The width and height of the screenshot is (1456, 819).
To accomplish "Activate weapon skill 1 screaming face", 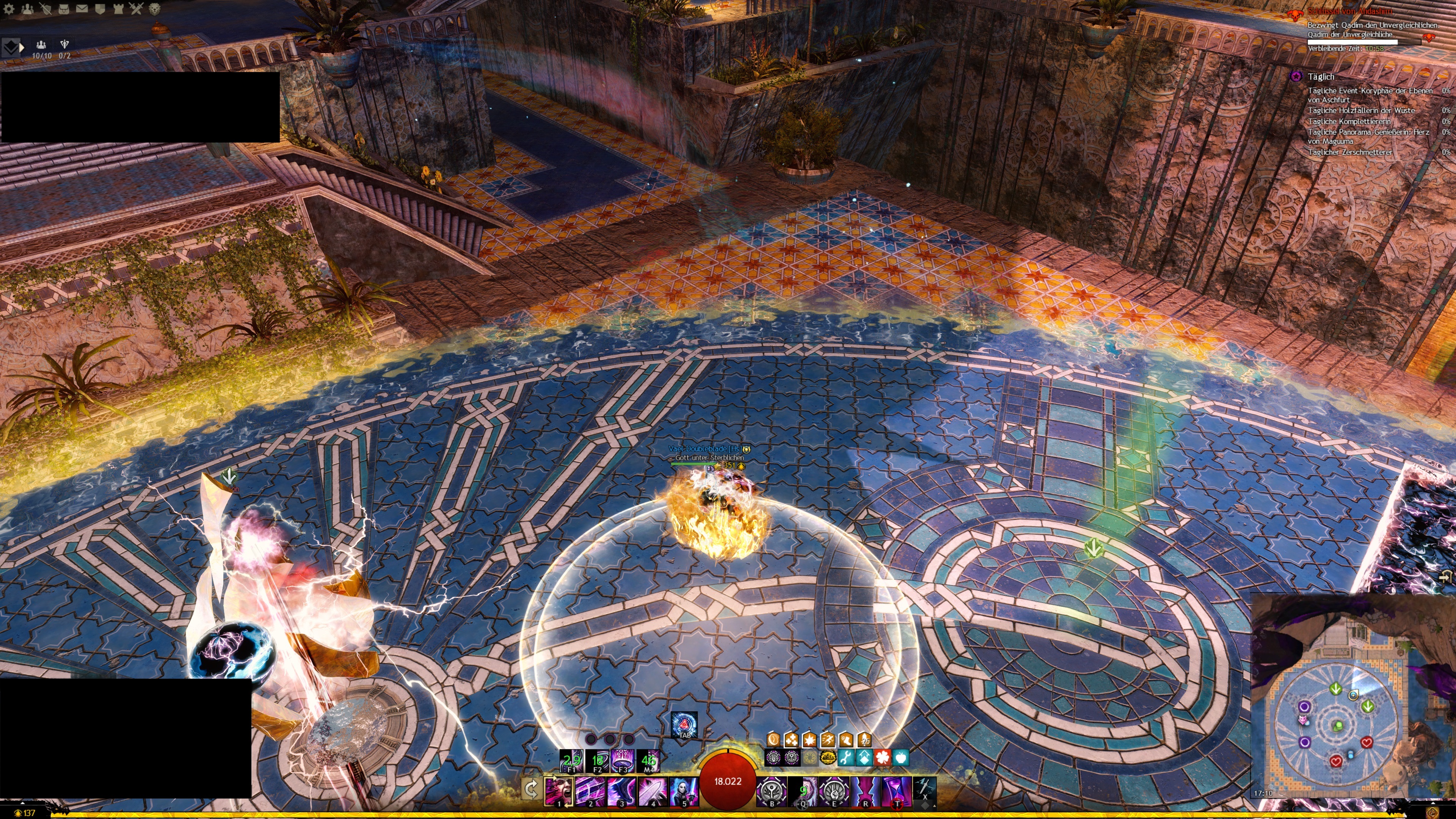I will tap(559, 789).
